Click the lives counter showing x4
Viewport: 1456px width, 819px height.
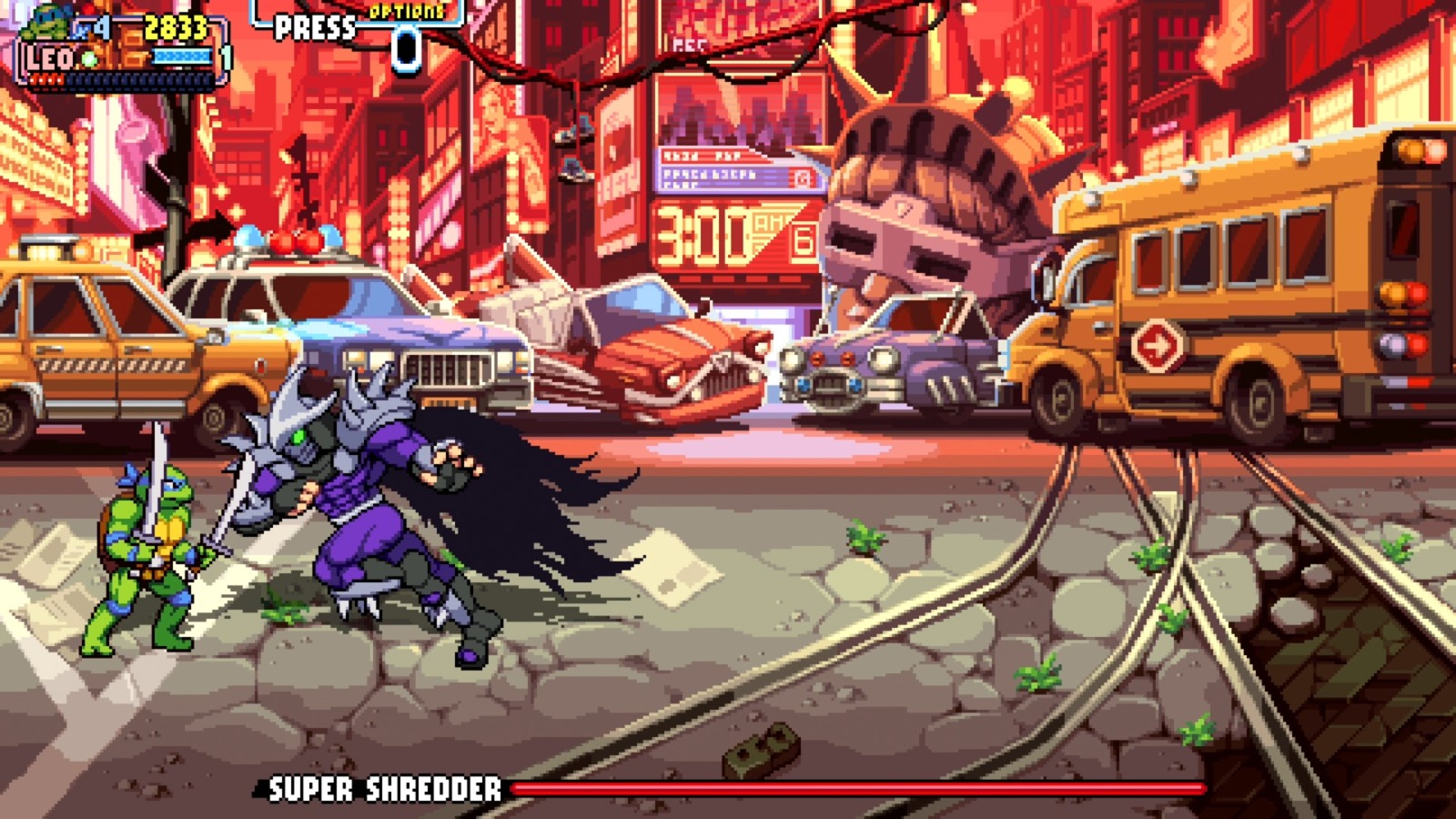click(91, 25)
